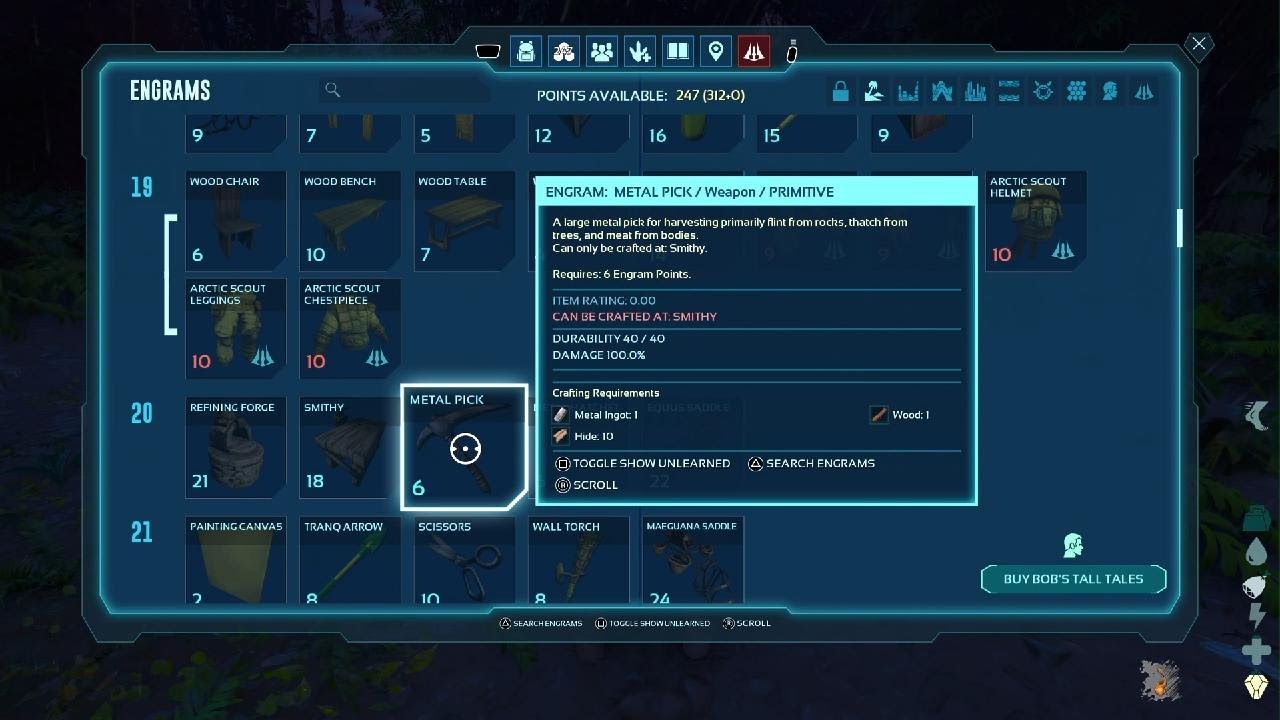Screen dimensions: 1280x720
Task: Select the Arctic Scout Chestpiece engram
Action: pos(350,329)
